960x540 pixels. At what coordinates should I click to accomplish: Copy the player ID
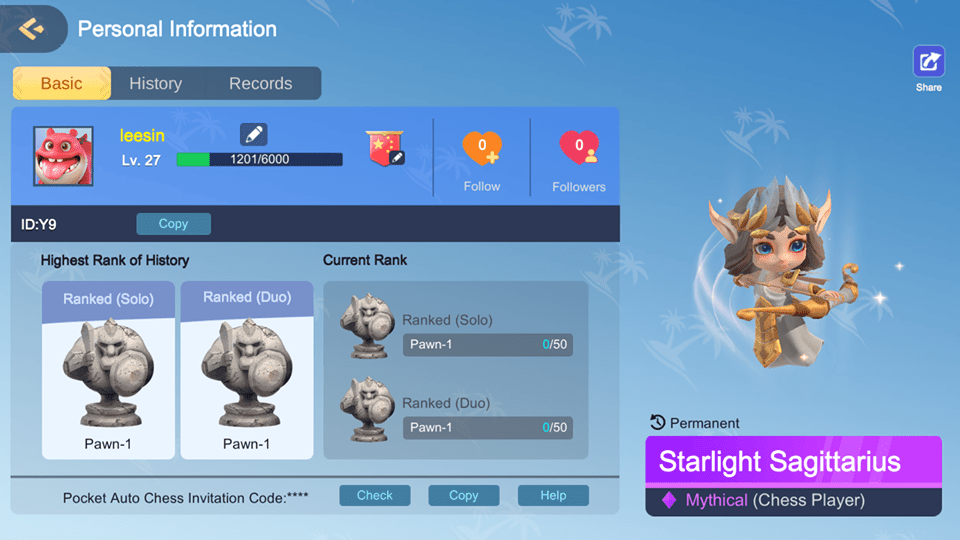click(x=173, y=224)
